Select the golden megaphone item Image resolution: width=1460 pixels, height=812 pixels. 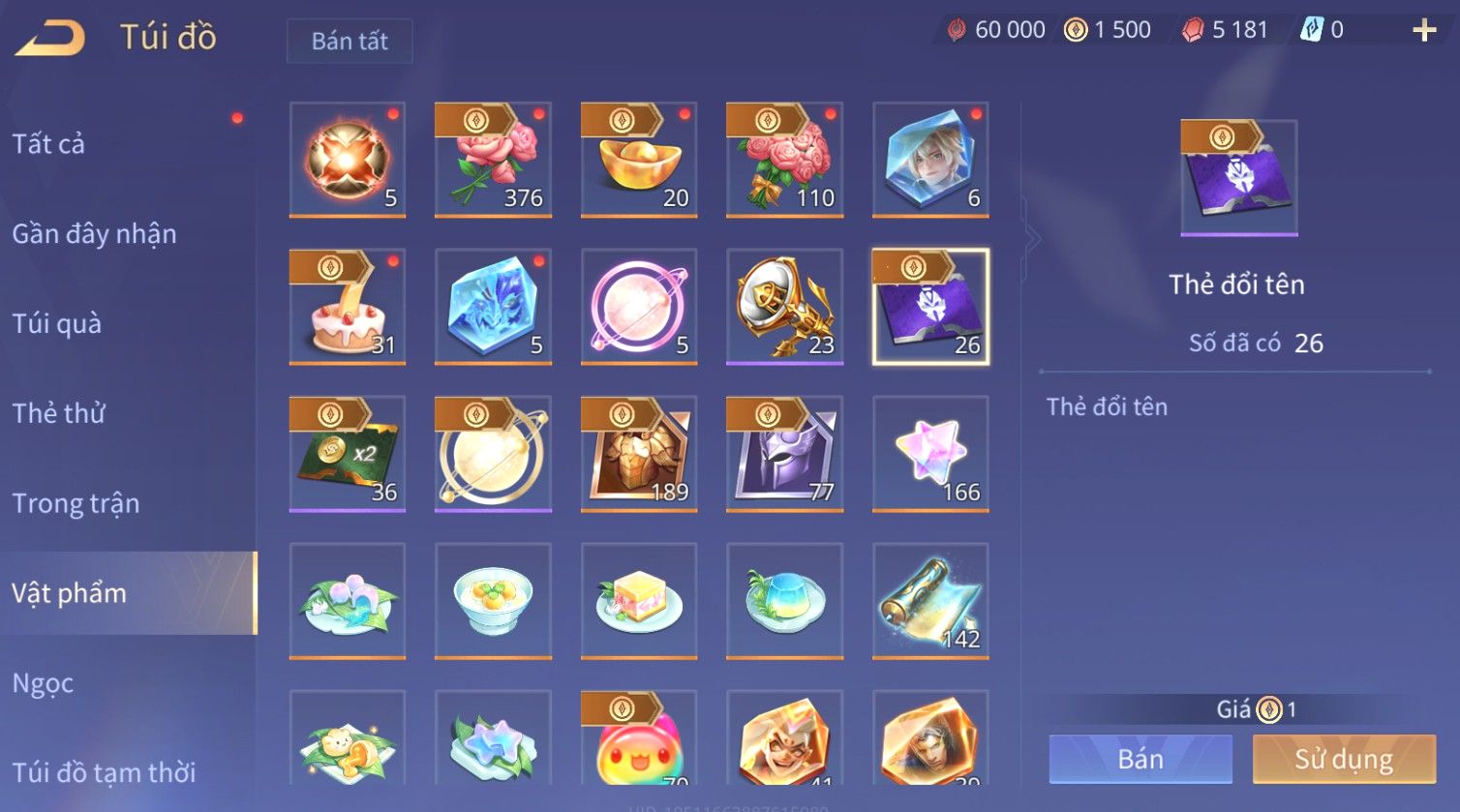(x=784, y=307)
